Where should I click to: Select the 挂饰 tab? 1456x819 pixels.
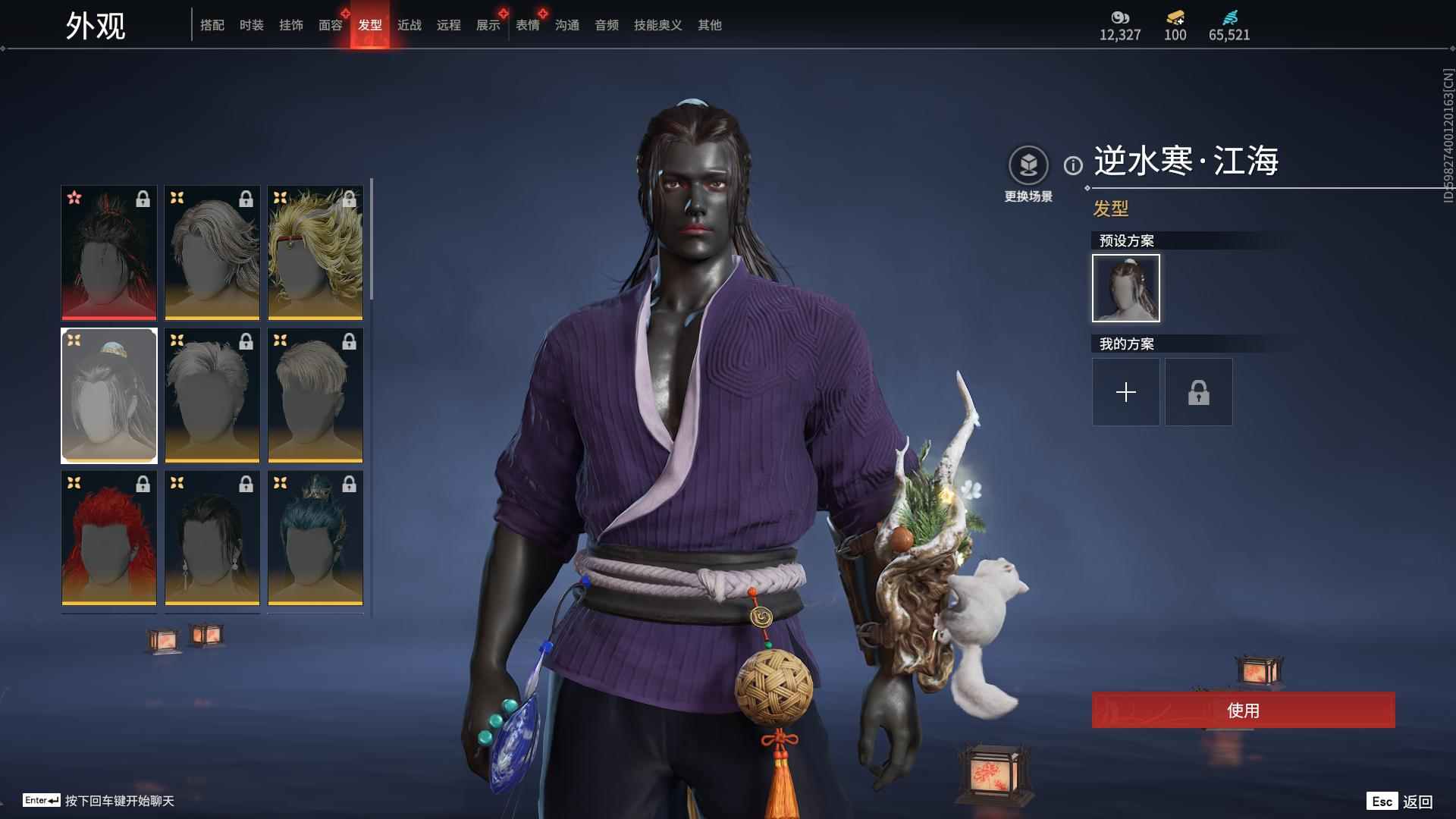[x=291, y=25]
